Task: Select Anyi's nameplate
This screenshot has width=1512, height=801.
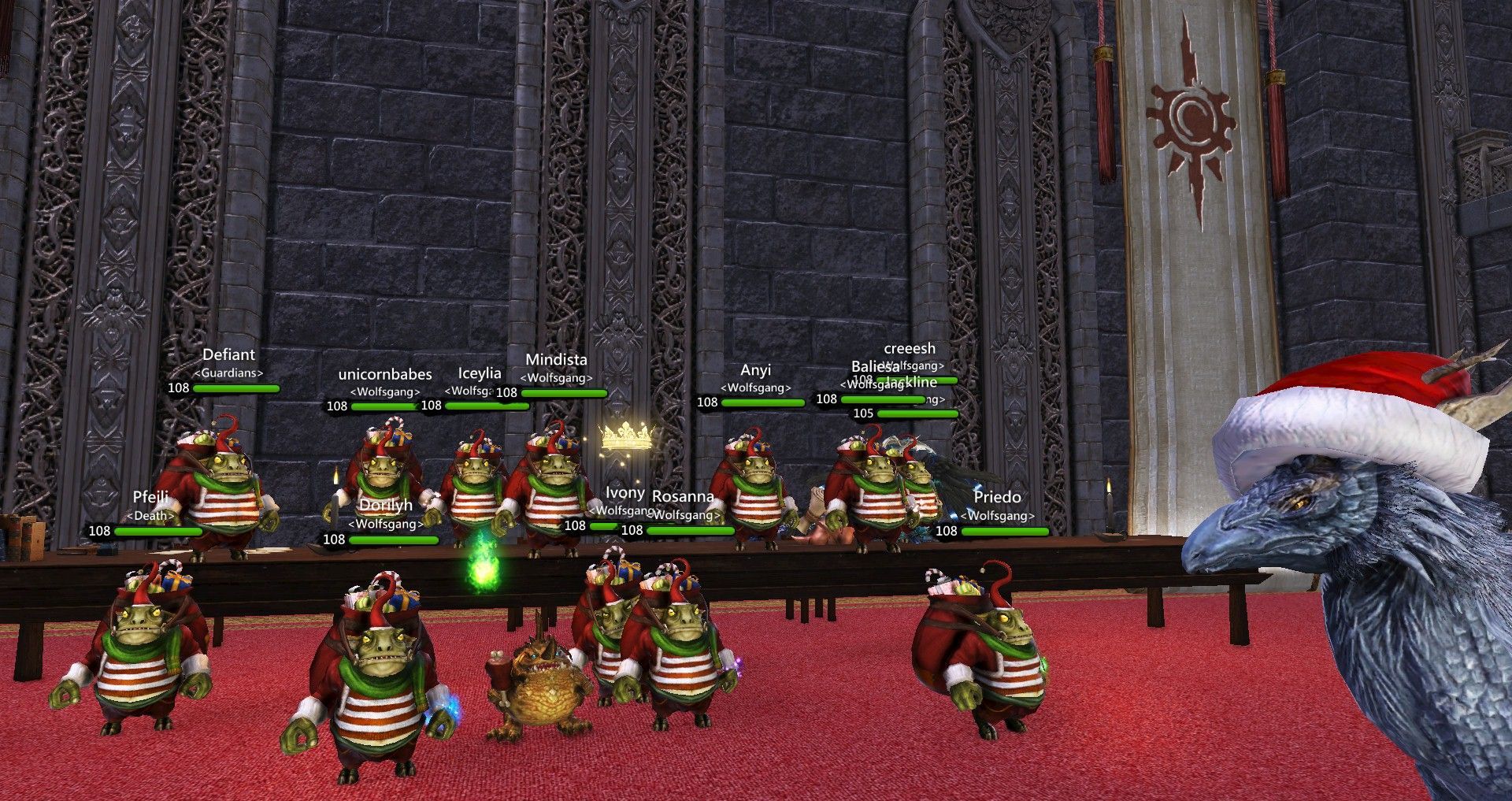Action: coord(755,371)
